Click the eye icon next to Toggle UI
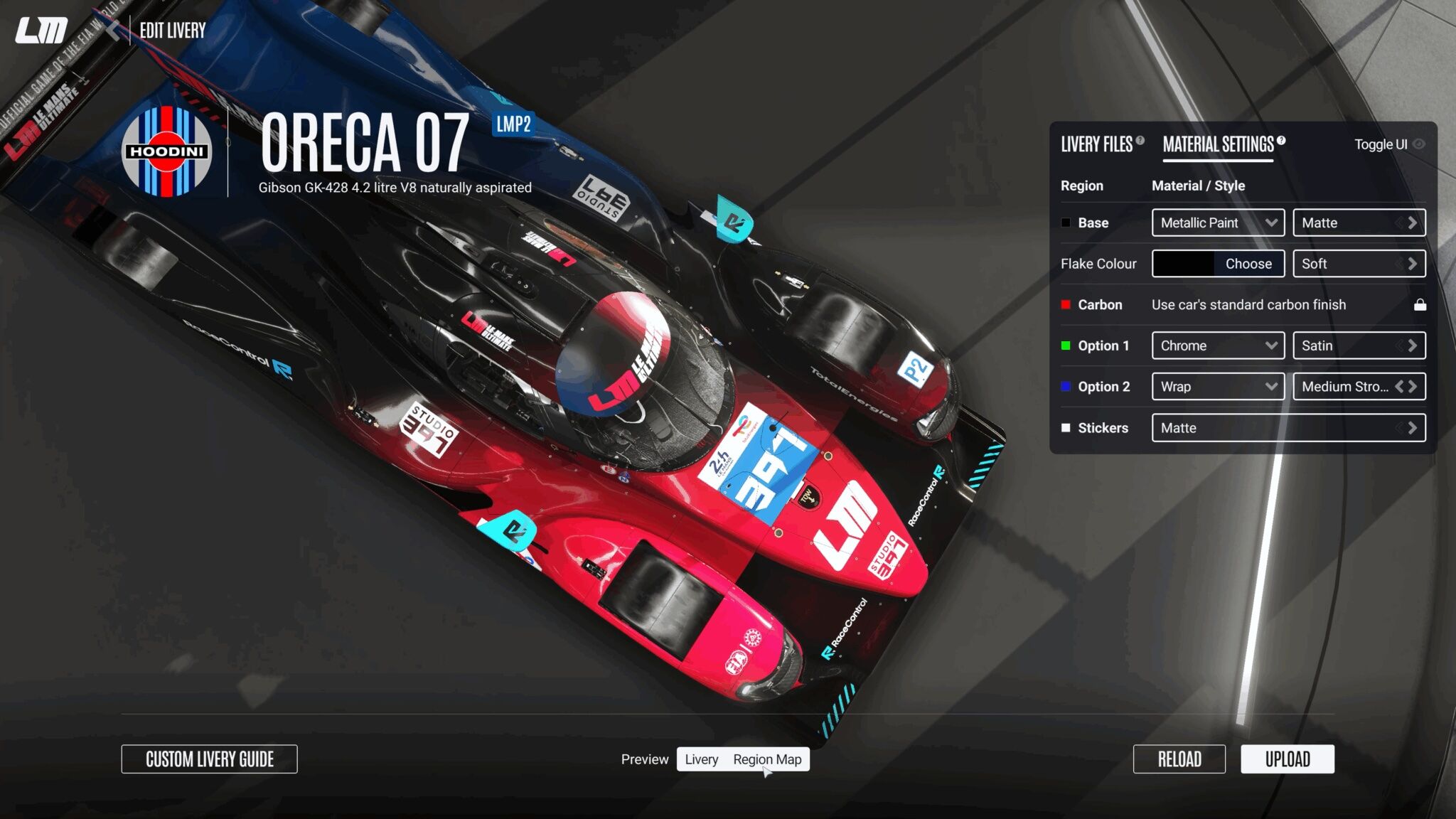Image resolution: width=1456 pixels, height=819 pixels. pos(1418,144)
